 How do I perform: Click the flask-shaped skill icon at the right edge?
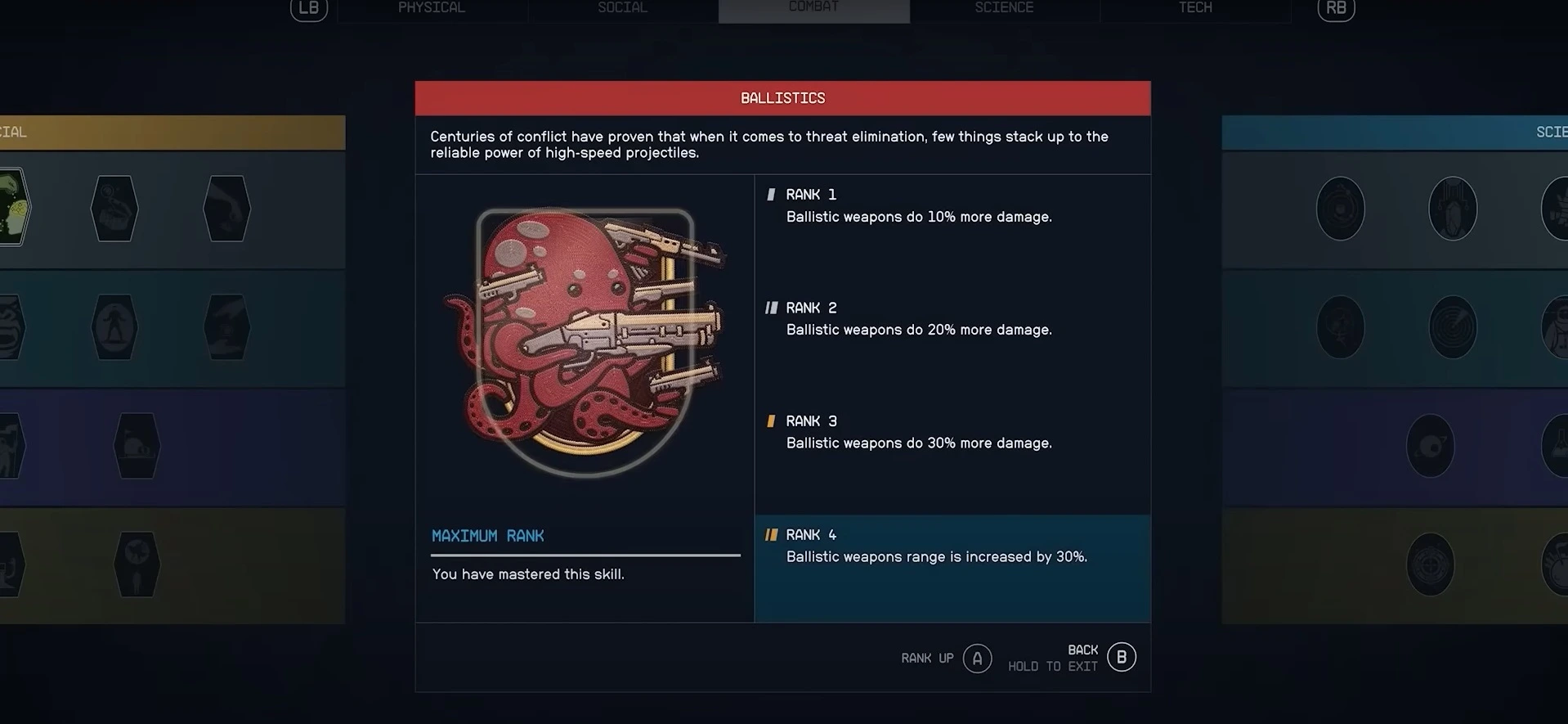(x=1560, y=446)
